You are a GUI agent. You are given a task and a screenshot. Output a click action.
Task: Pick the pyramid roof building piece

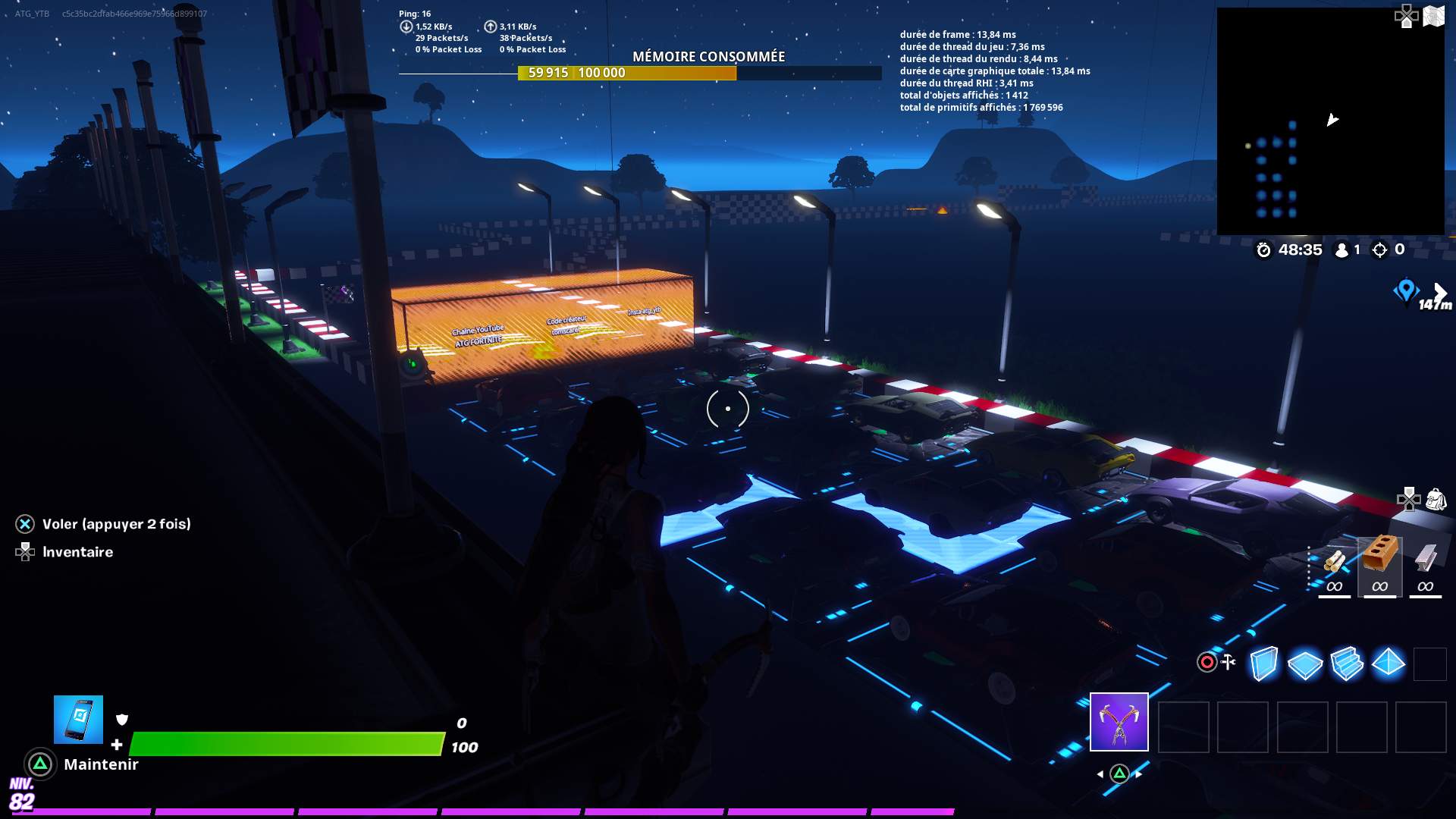coord(1389,663)
